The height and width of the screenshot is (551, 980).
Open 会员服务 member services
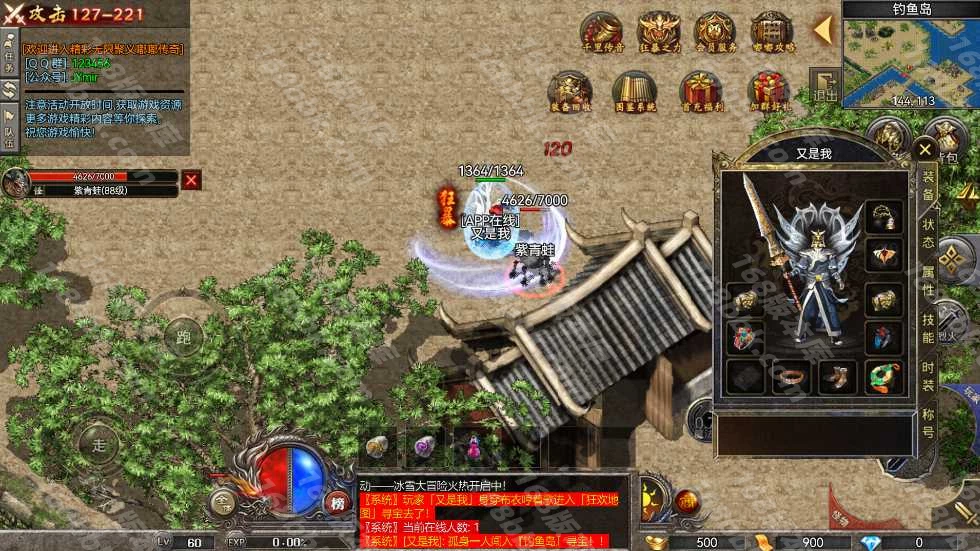pyautogui.click(x=715, y=33)
